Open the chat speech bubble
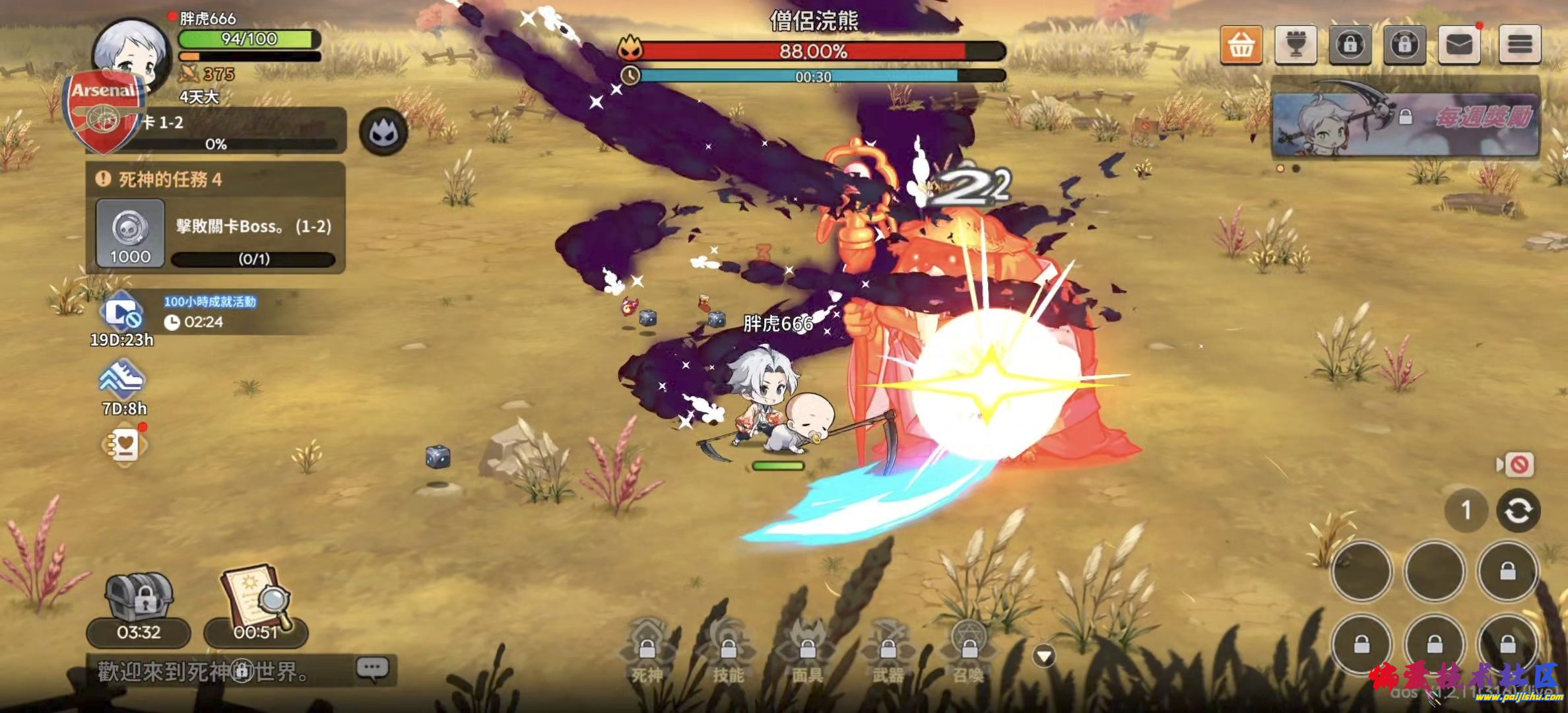This screenshot has height=713, width=1568. (x=372, y=669)
